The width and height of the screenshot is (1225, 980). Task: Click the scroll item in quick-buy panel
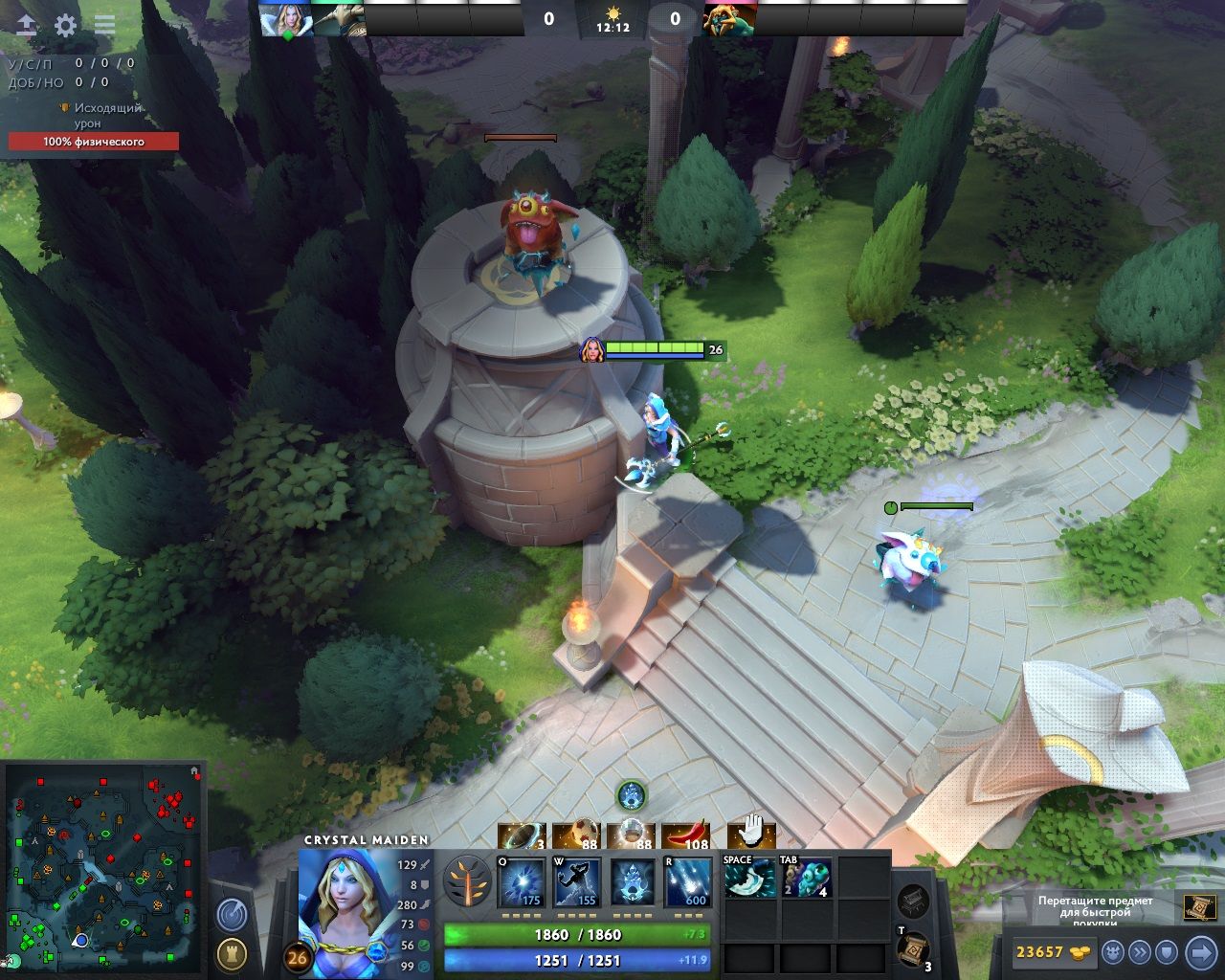tap(1199, 906)
